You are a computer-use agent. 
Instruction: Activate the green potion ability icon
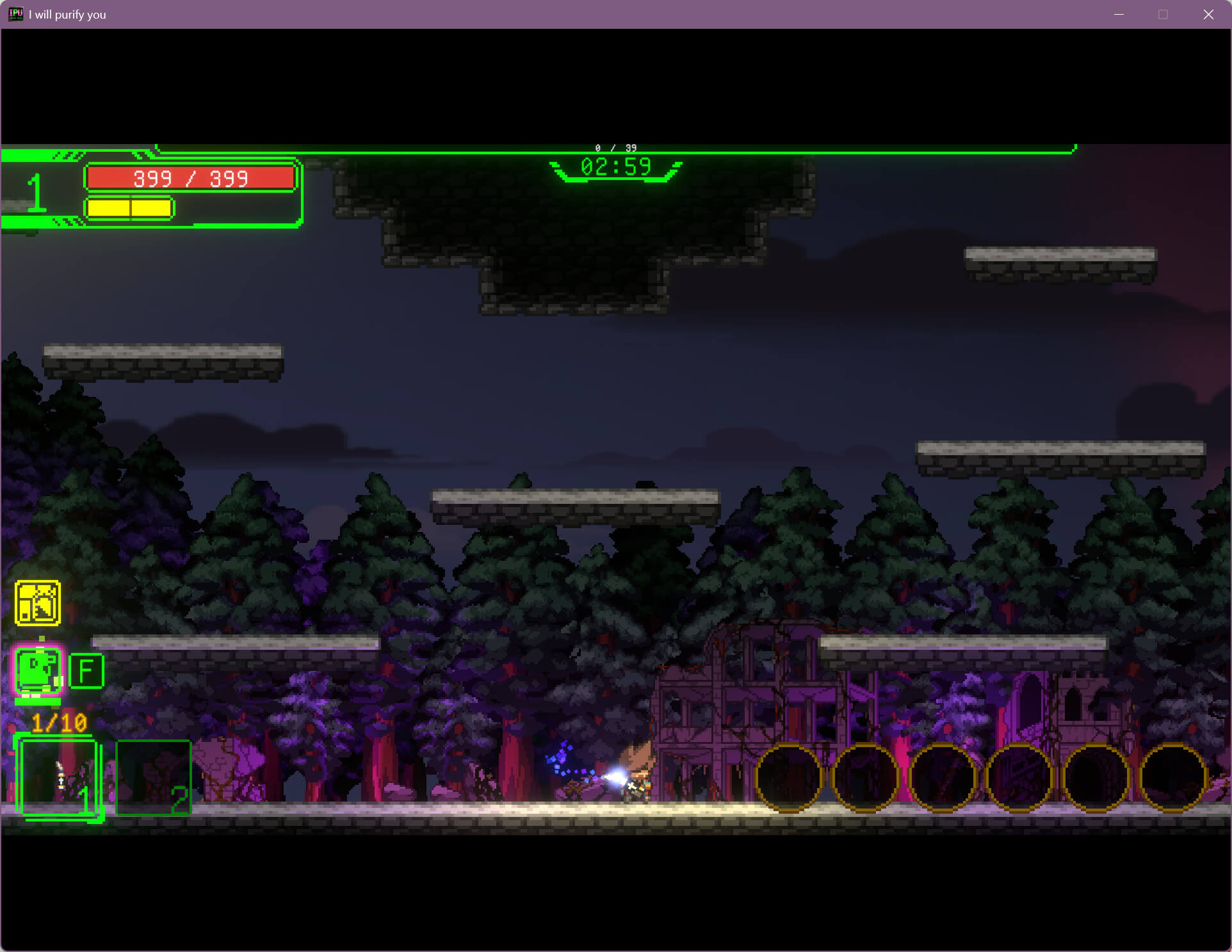click(x=38, y=670)
